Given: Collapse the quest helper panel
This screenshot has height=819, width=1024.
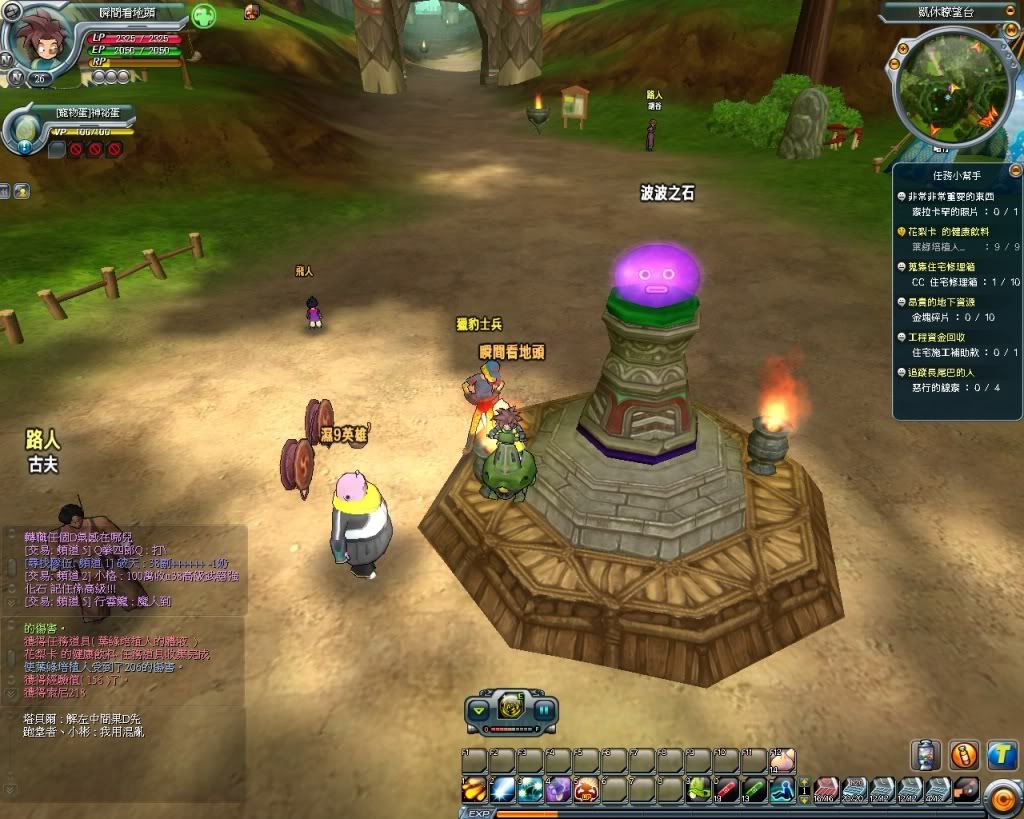Looking at the screenshot, I should click(x=1014, y=171).
